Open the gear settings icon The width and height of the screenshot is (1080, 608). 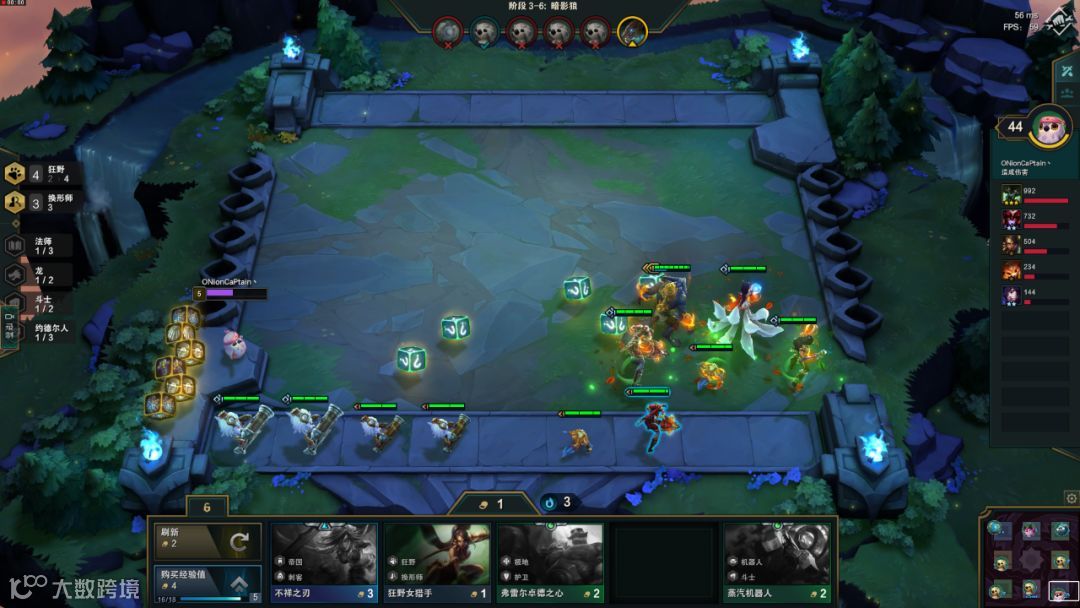coord(1070,497)
